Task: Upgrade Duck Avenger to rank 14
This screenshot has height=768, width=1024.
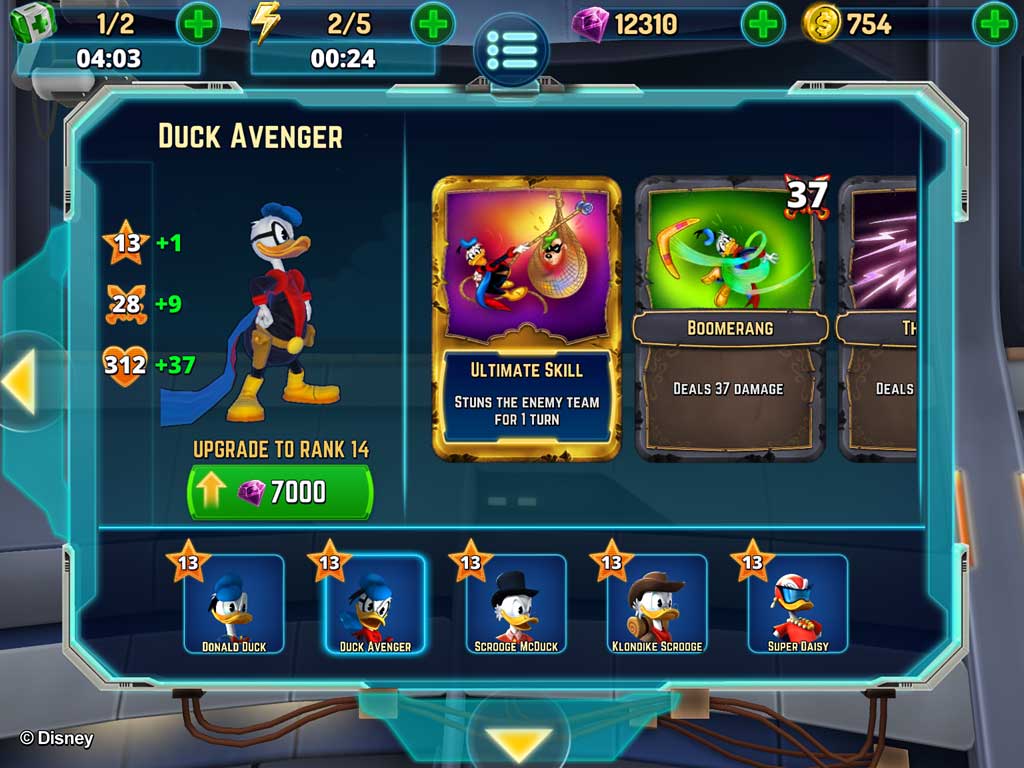Action: (x=280, y=492)
